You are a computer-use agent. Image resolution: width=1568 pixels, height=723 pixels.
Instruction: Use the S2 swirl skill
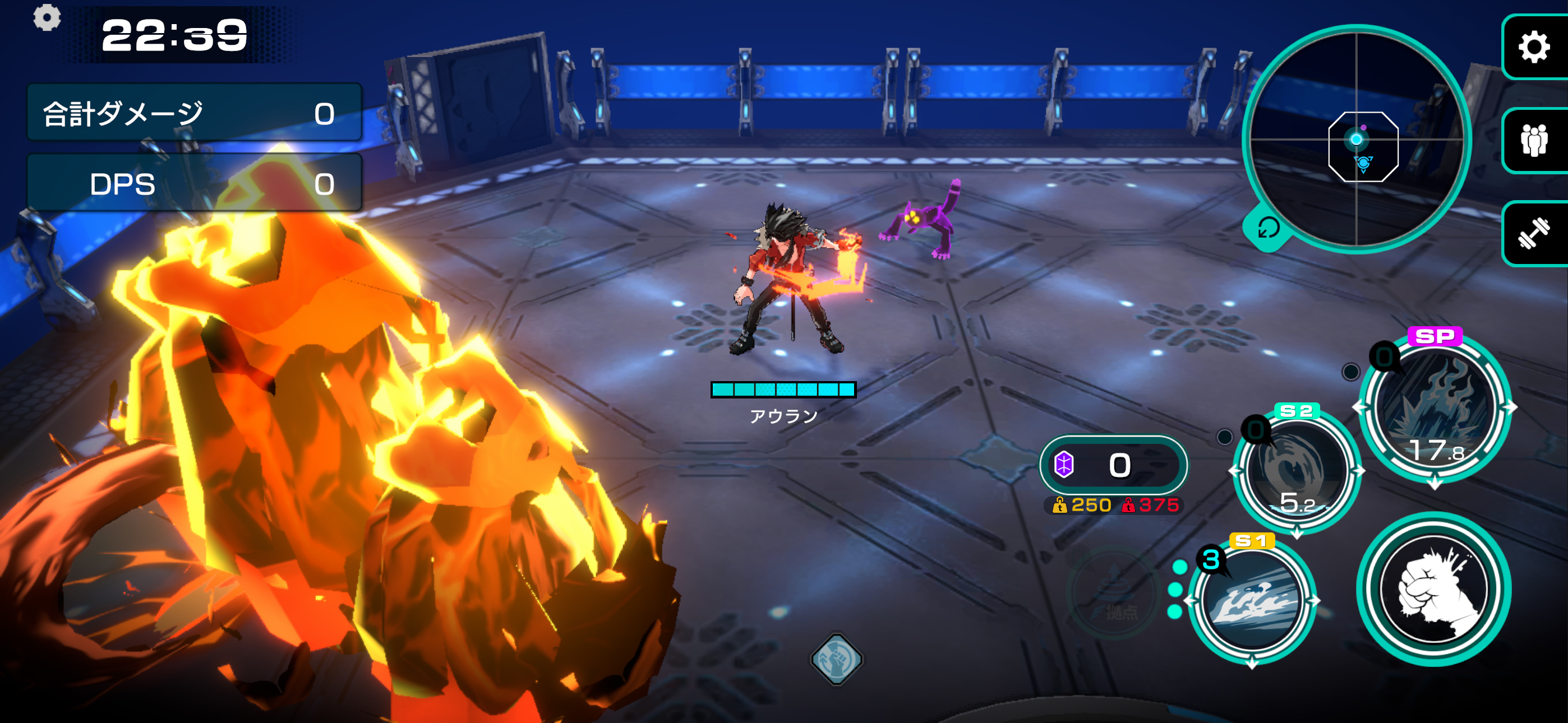tap(1297, 471)
